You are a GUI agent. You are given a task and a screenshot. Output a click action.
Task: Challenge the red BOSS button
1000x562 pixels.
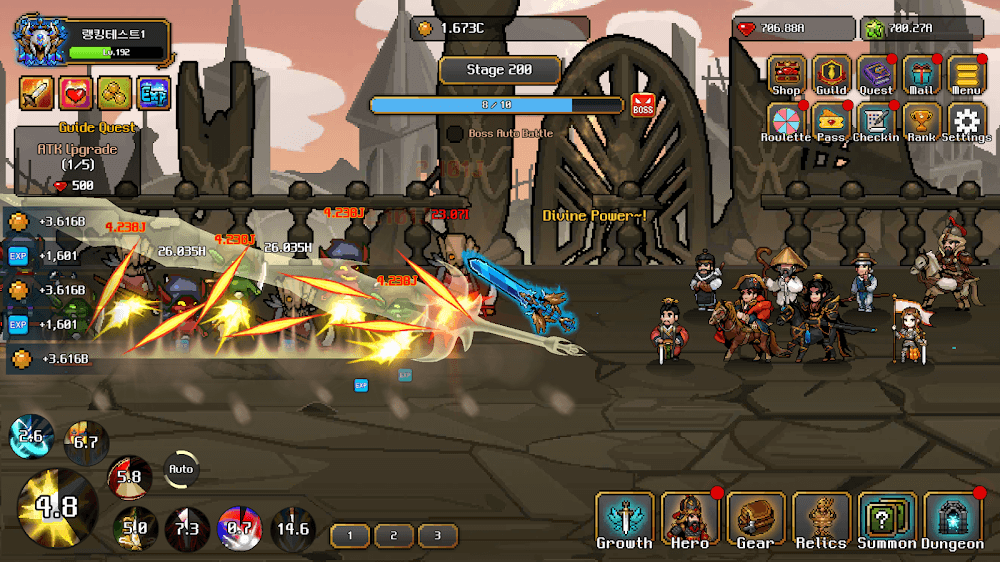click(642, 105)
